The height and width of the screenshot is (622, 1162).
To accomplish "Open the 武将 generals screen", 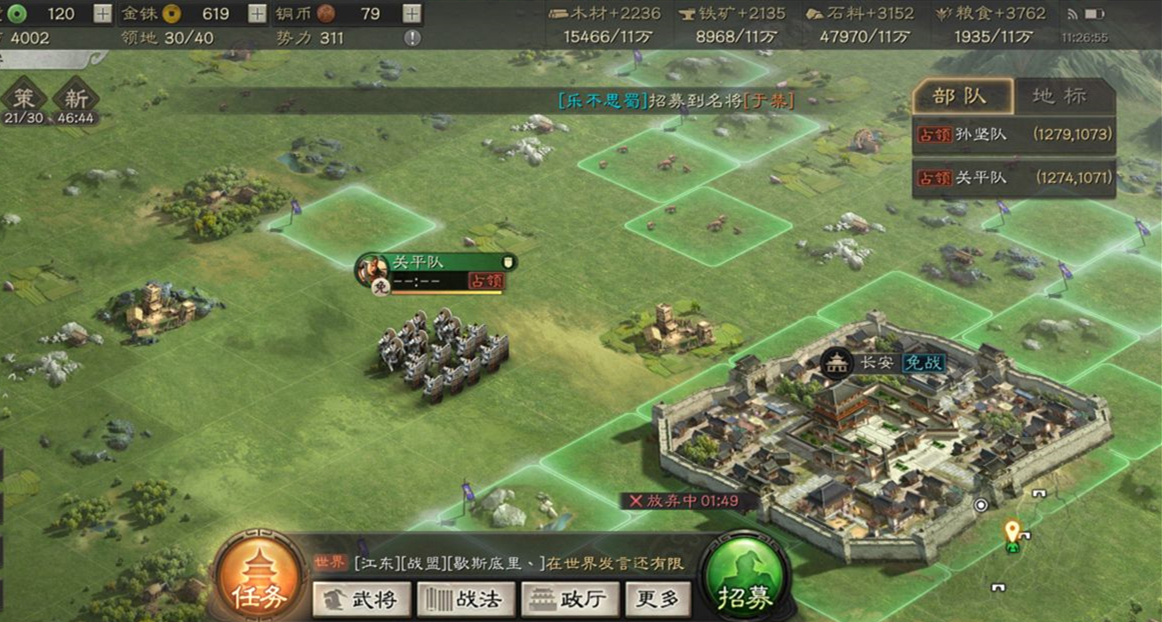I will [x=360, y=599].
